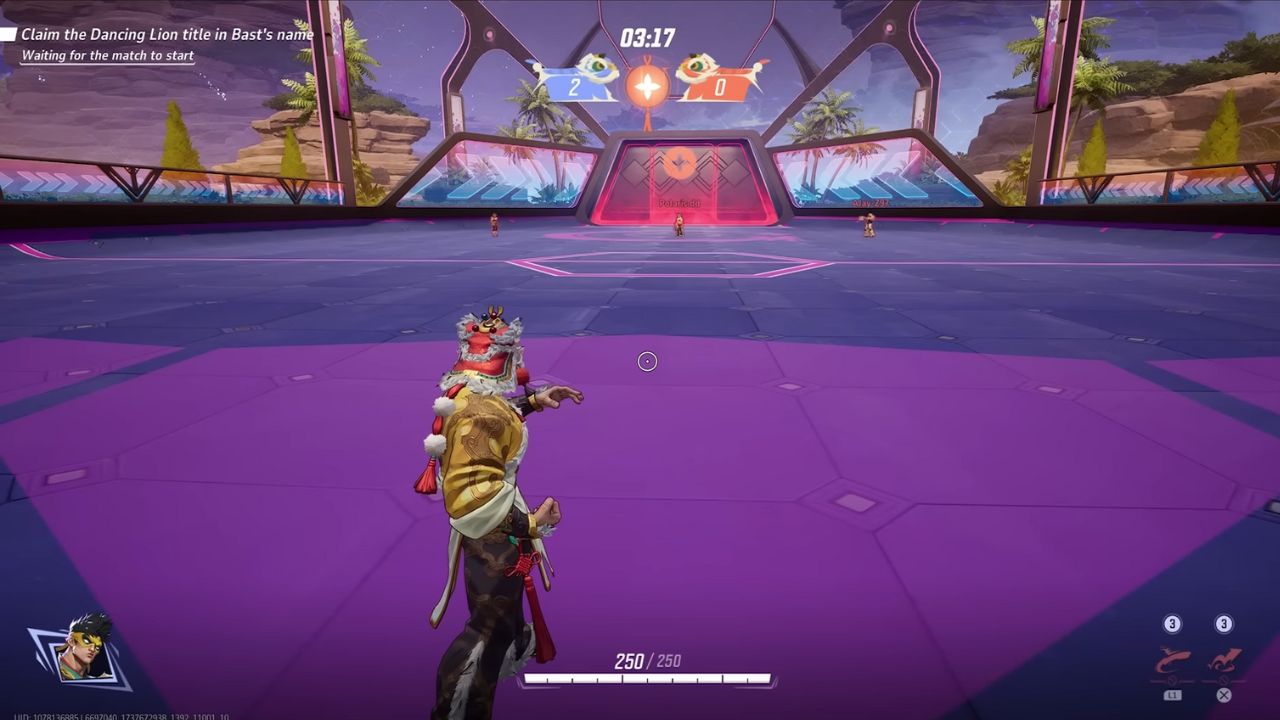Click the charge counter bubble above the leap ability
The height and width of the screenshot is (720, 1280).
tap(1223, 622)
